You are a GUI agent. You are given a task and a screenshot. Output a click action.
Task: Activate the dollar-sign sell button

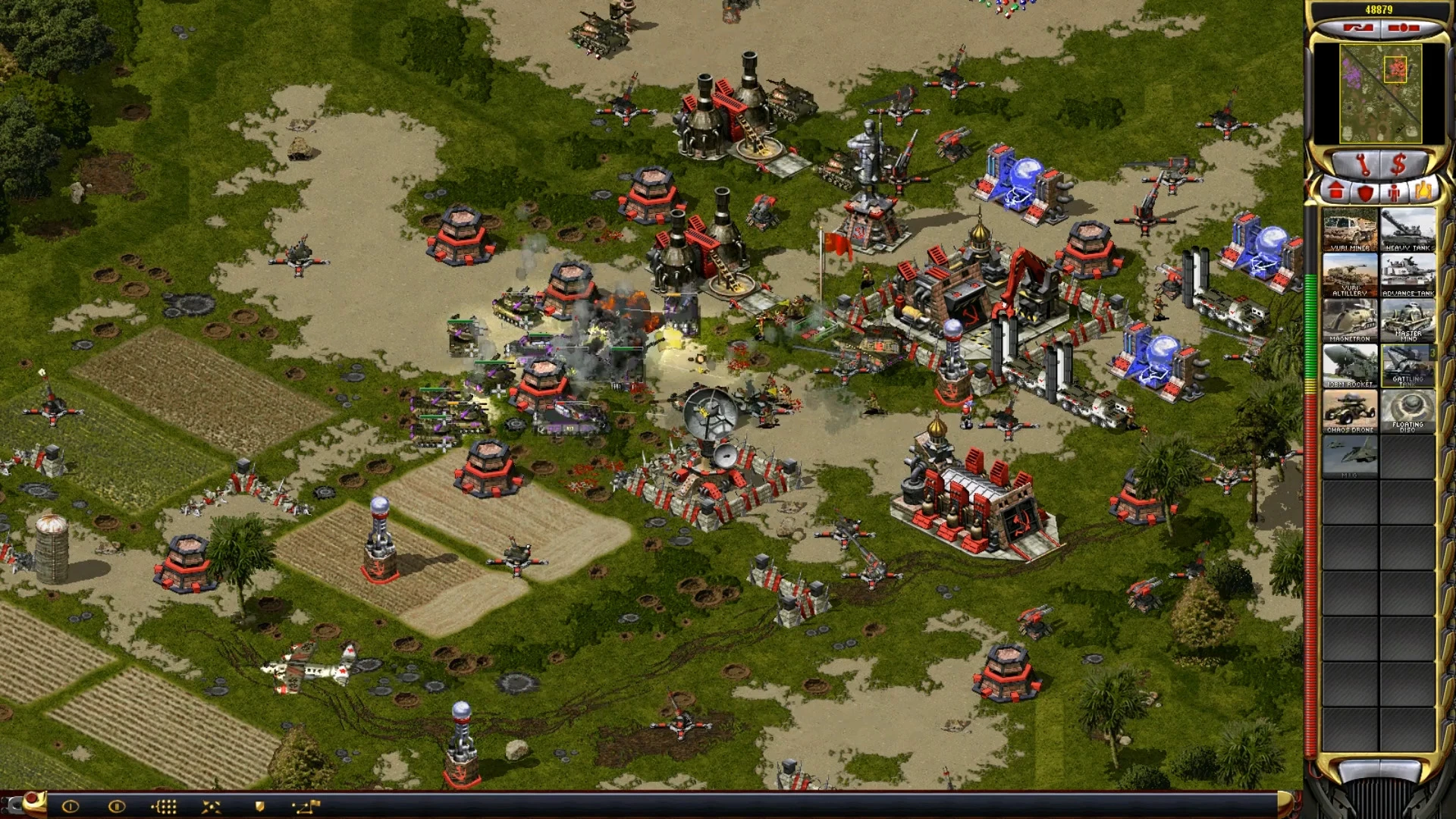click(1399, 164)
